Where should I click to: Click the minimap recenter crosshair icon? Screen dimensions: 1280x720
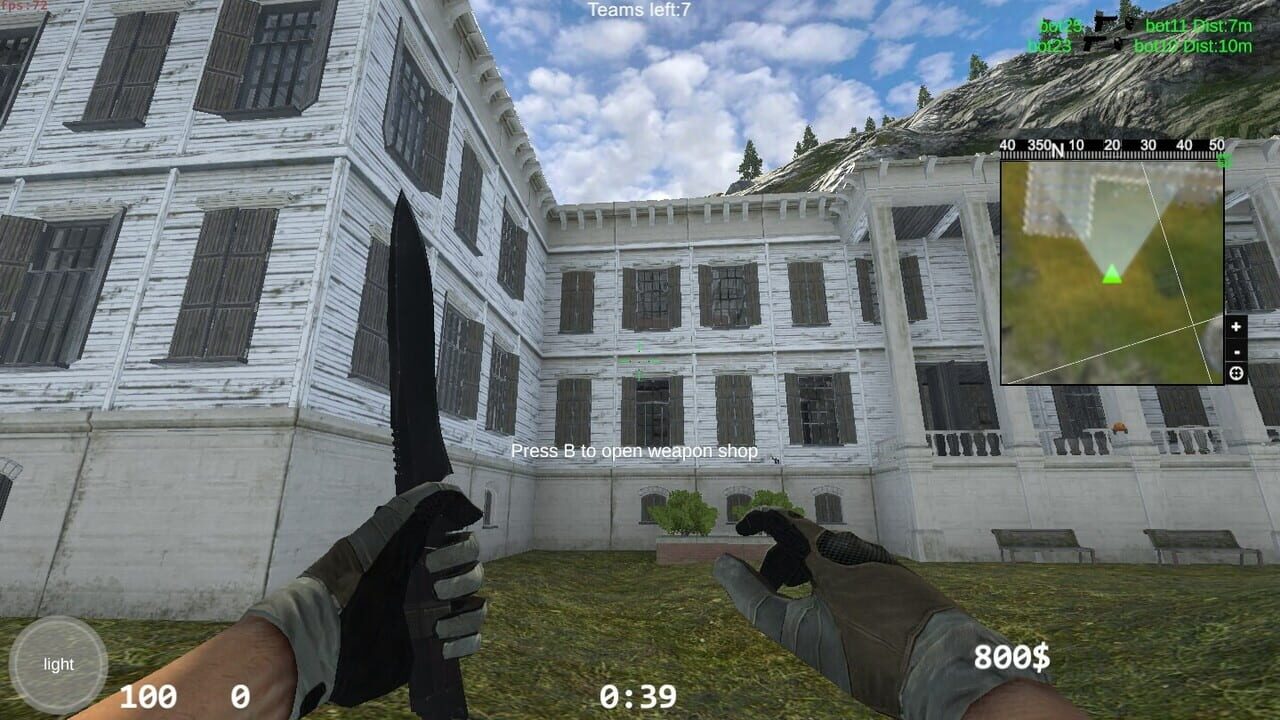click(1236, 374)
